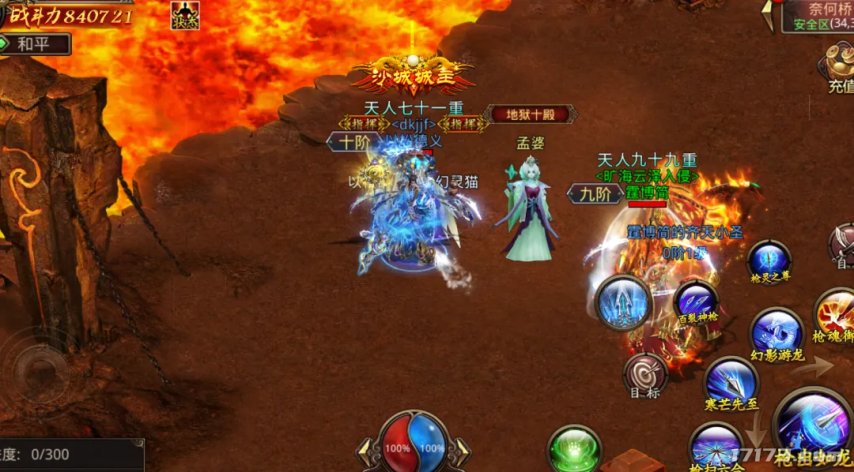This screenshot has height=472, width=854.
Task: Trigger the 枪魂御 skill
Action: 837,311
